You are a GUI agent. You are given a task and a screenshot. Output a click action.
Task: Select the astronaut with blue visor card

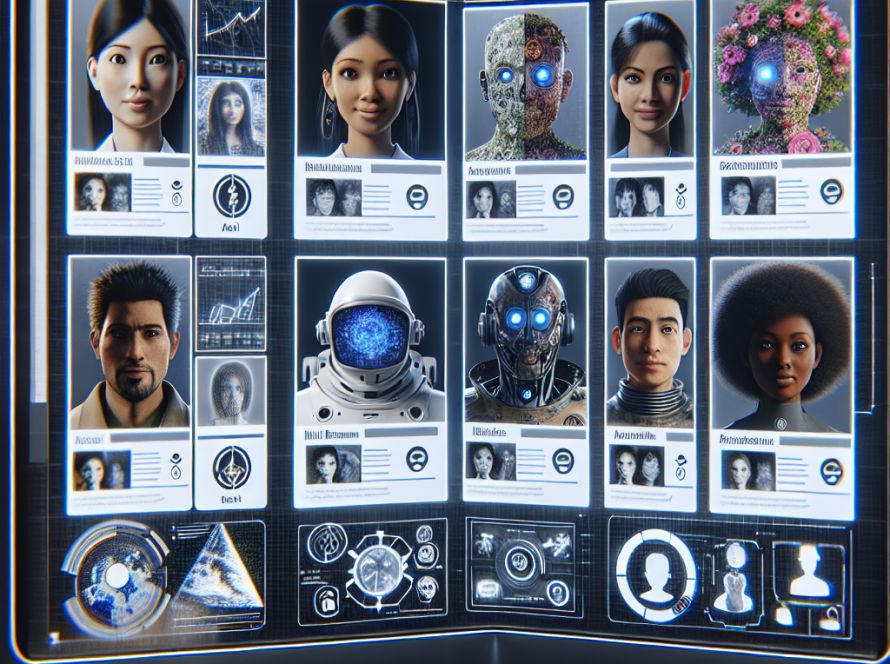click(x=370, y=340)
